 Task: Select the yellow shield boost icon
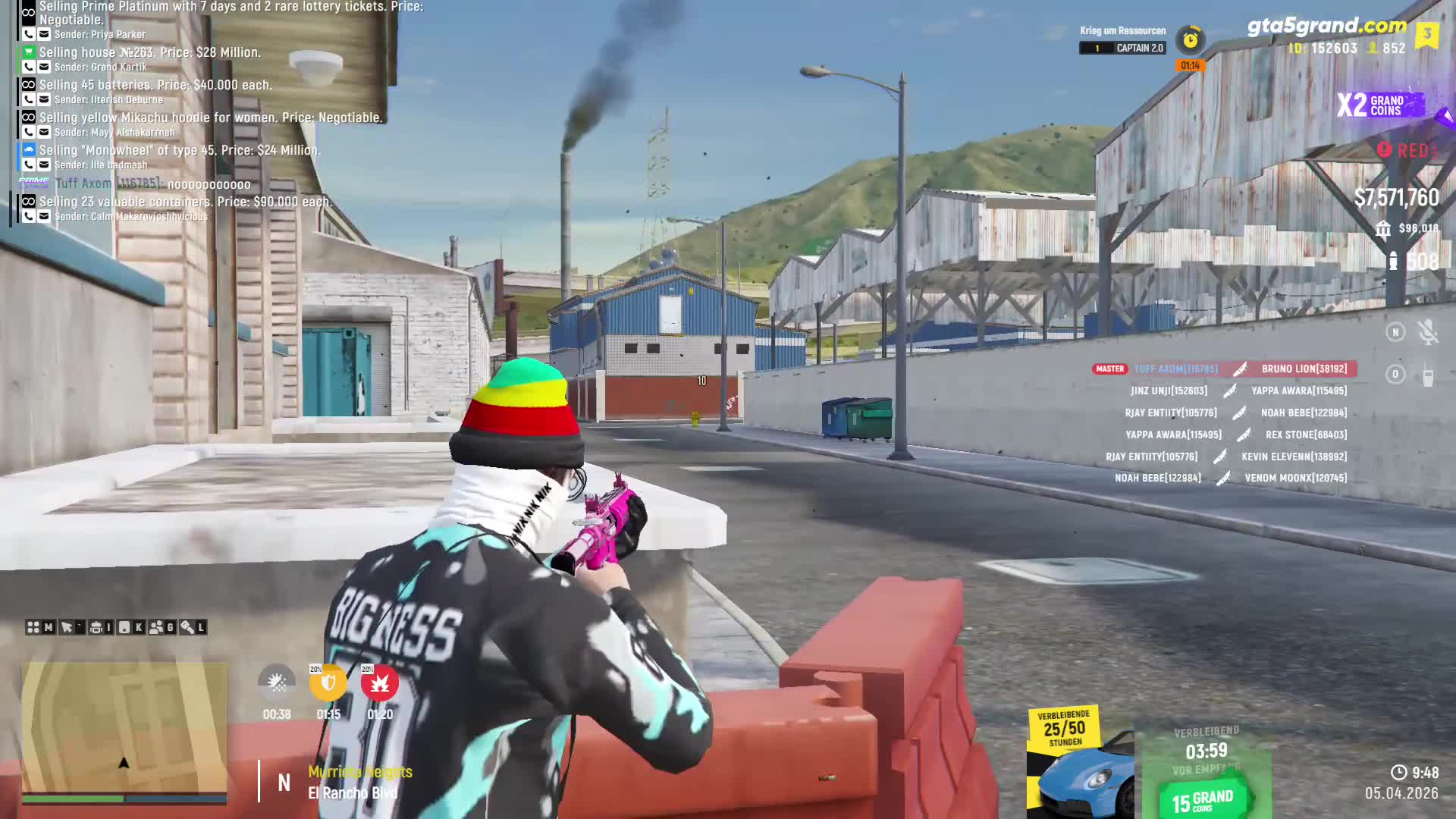tap(328, 683)
